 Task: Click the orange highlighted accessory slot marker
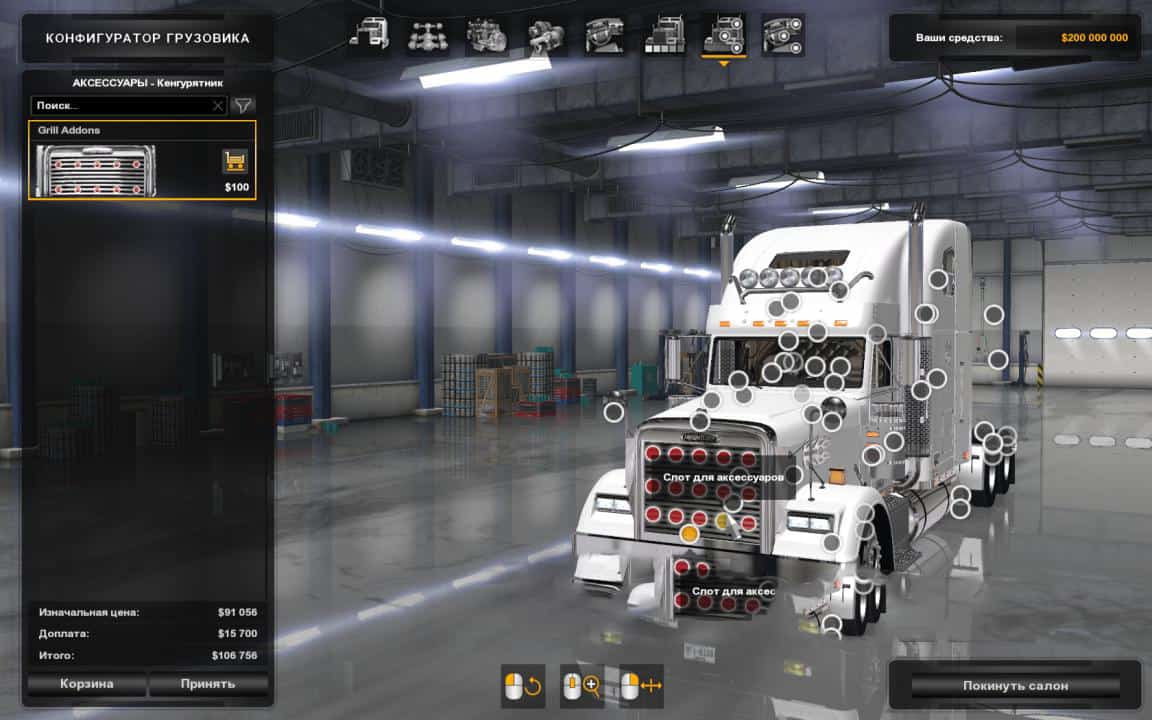click(689, 534)
